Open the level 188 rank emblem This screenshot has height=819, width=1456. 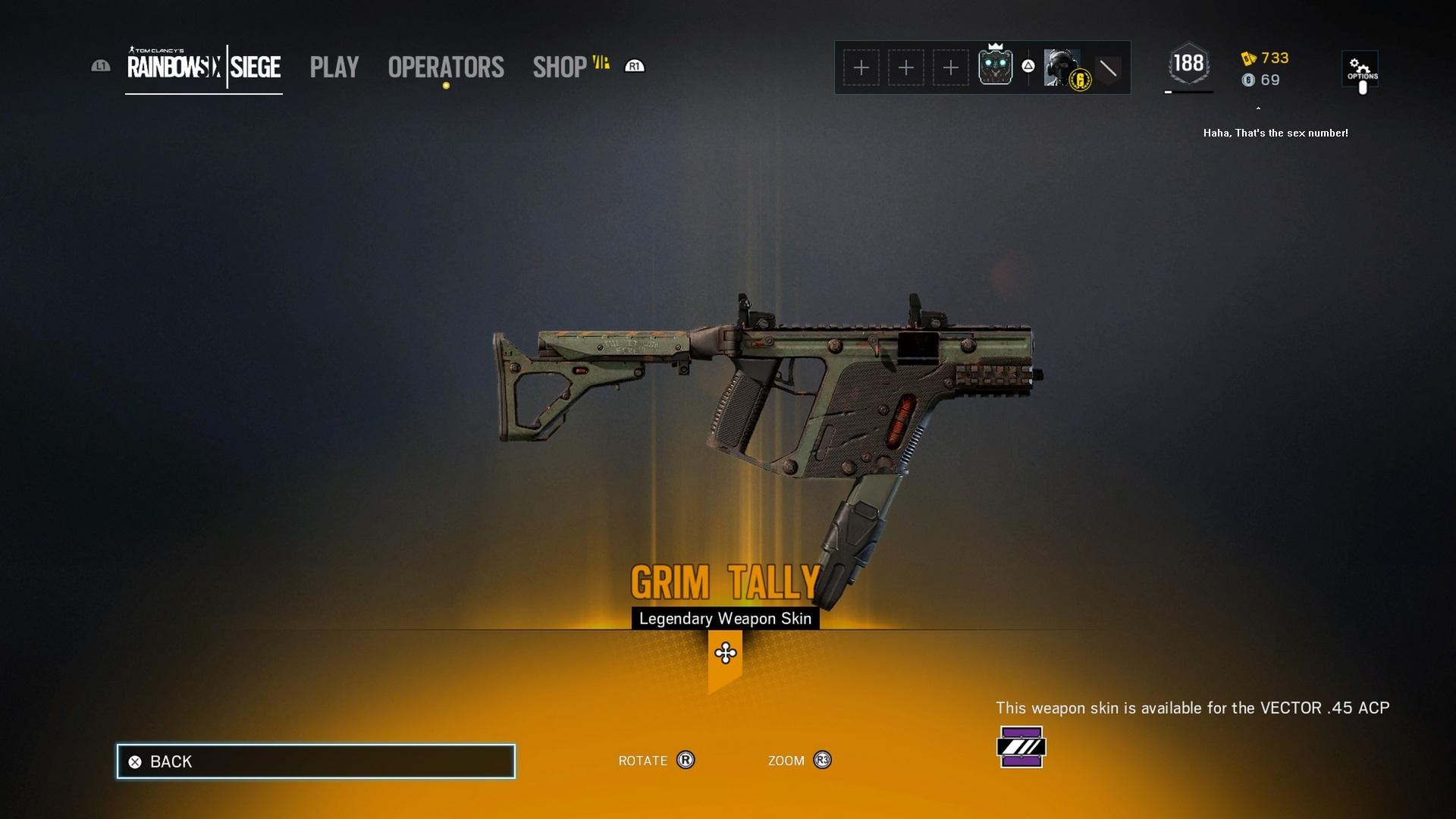(1188, 67)
